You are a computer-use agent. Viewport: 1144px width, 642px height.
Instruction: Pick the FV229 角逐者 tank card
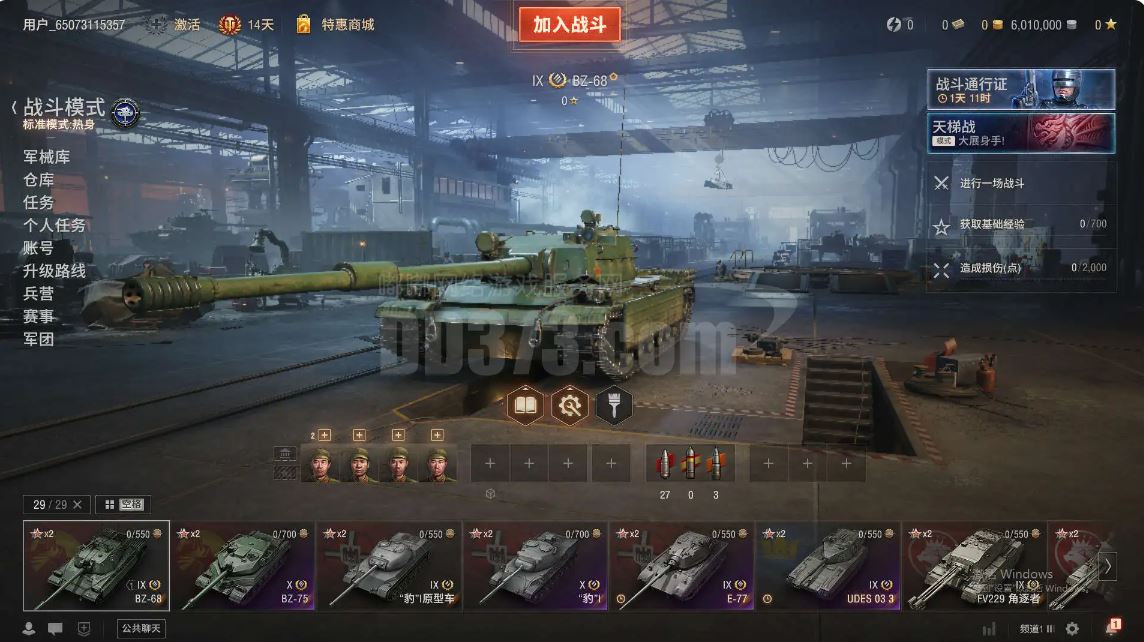click(x=974, y=566)
